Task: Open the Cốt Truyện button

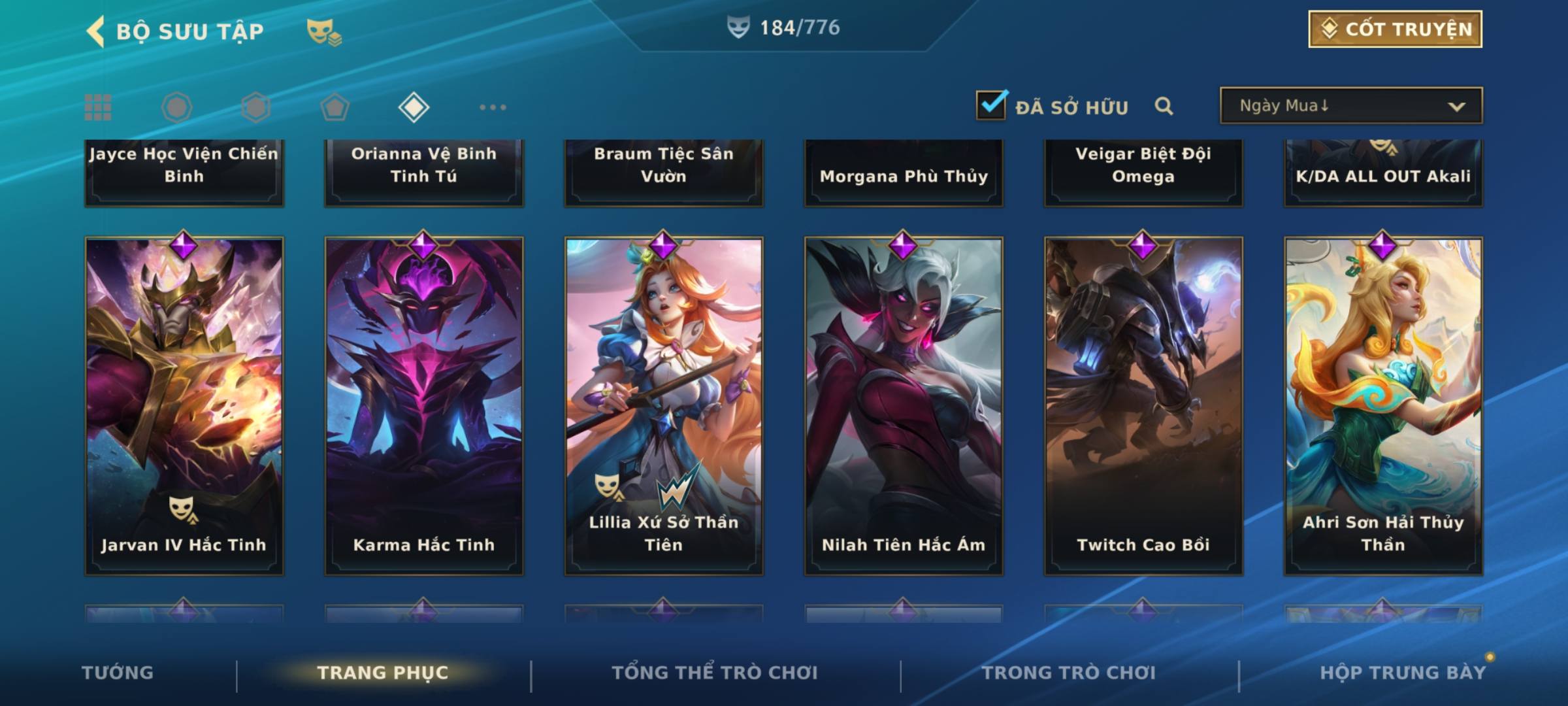Action: pos(1395,29)
